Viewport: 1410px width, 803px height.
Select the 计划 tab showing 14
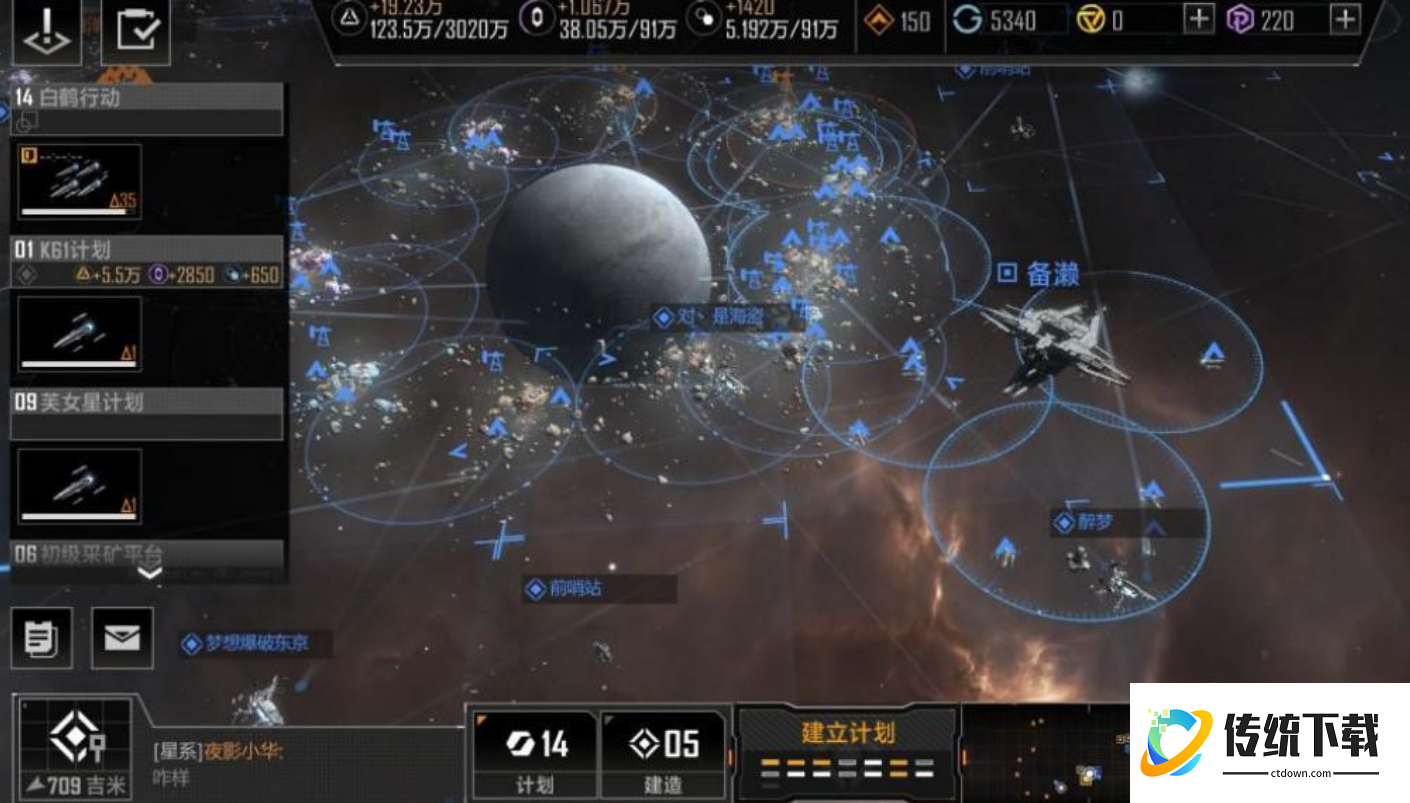(533, 752)
